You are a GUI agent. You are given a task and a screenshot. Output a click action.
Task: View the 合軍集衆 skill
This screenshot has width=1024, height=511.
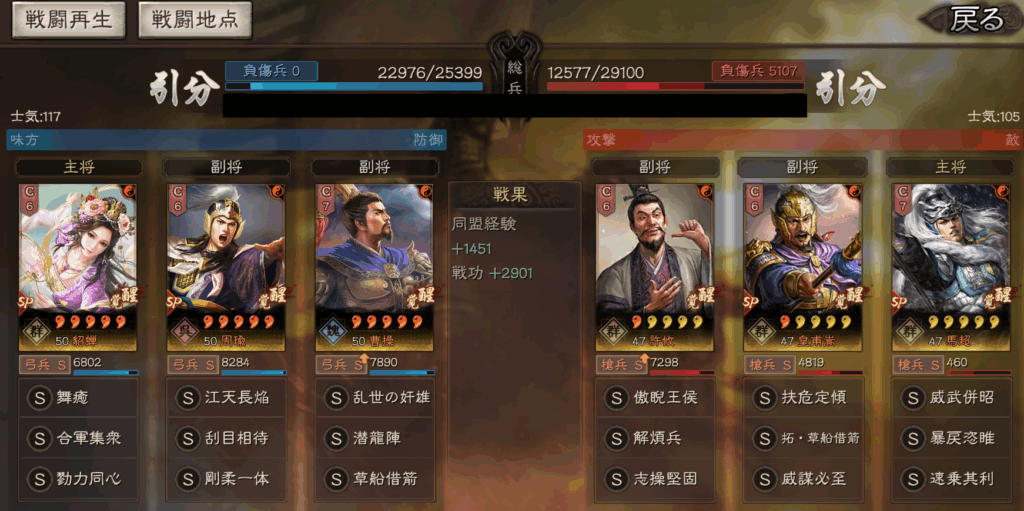78,438
